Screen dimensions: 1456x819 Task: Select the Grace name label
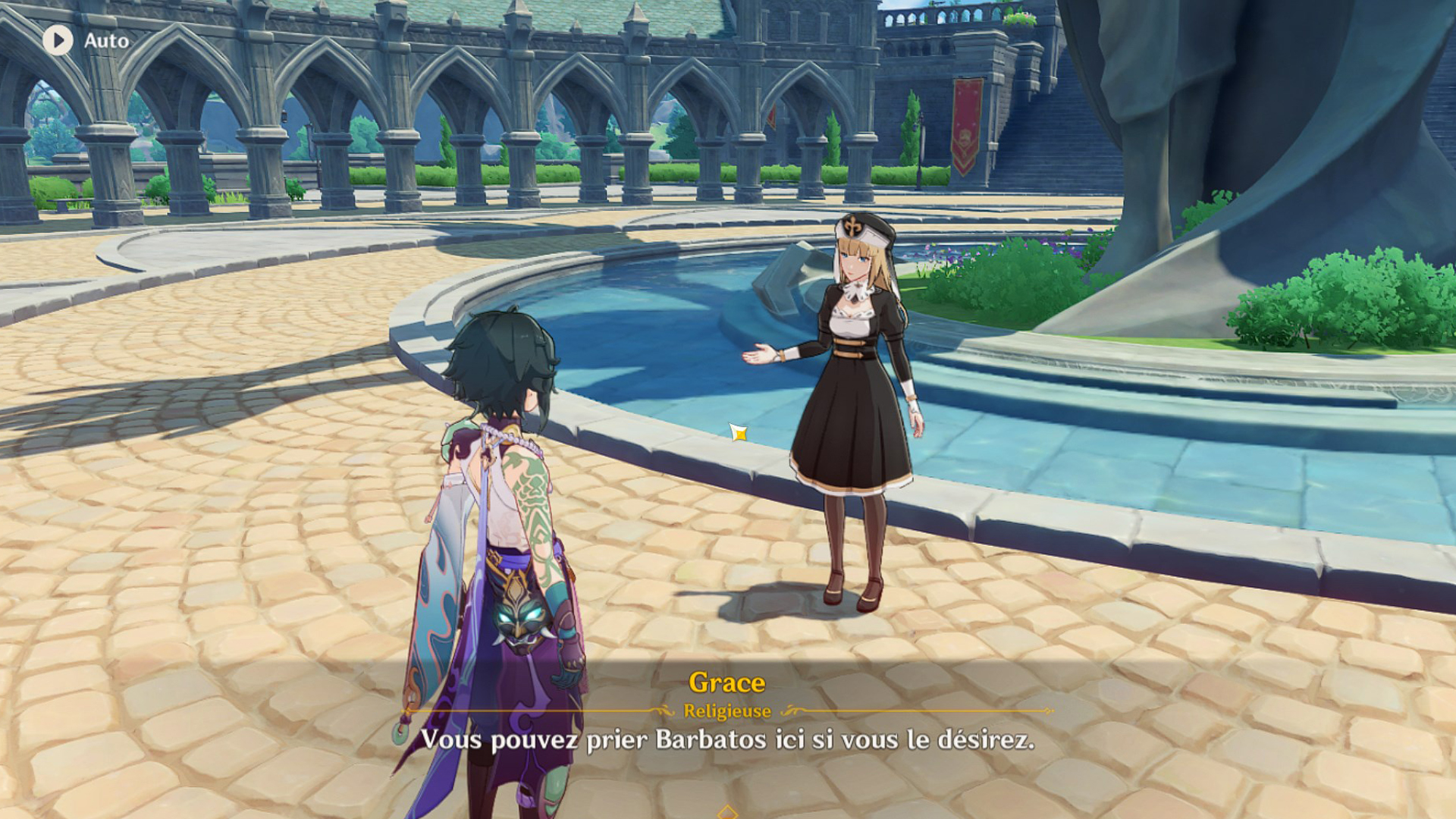(726, 683)
